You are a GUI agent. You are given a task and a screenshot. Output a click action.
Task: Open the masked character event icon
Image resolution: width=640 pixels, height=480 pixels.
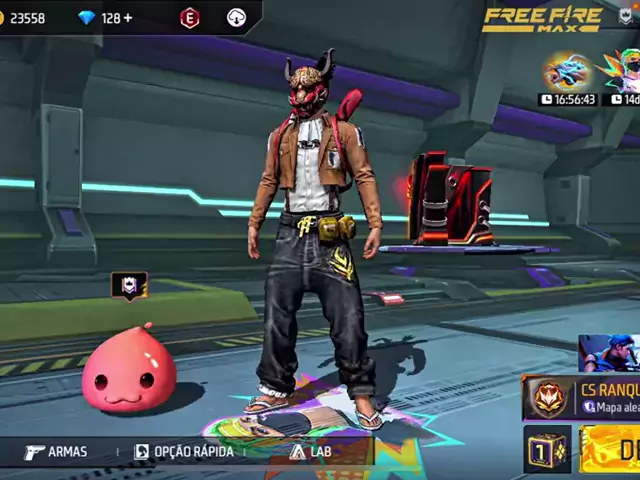(x=622, y=73)
